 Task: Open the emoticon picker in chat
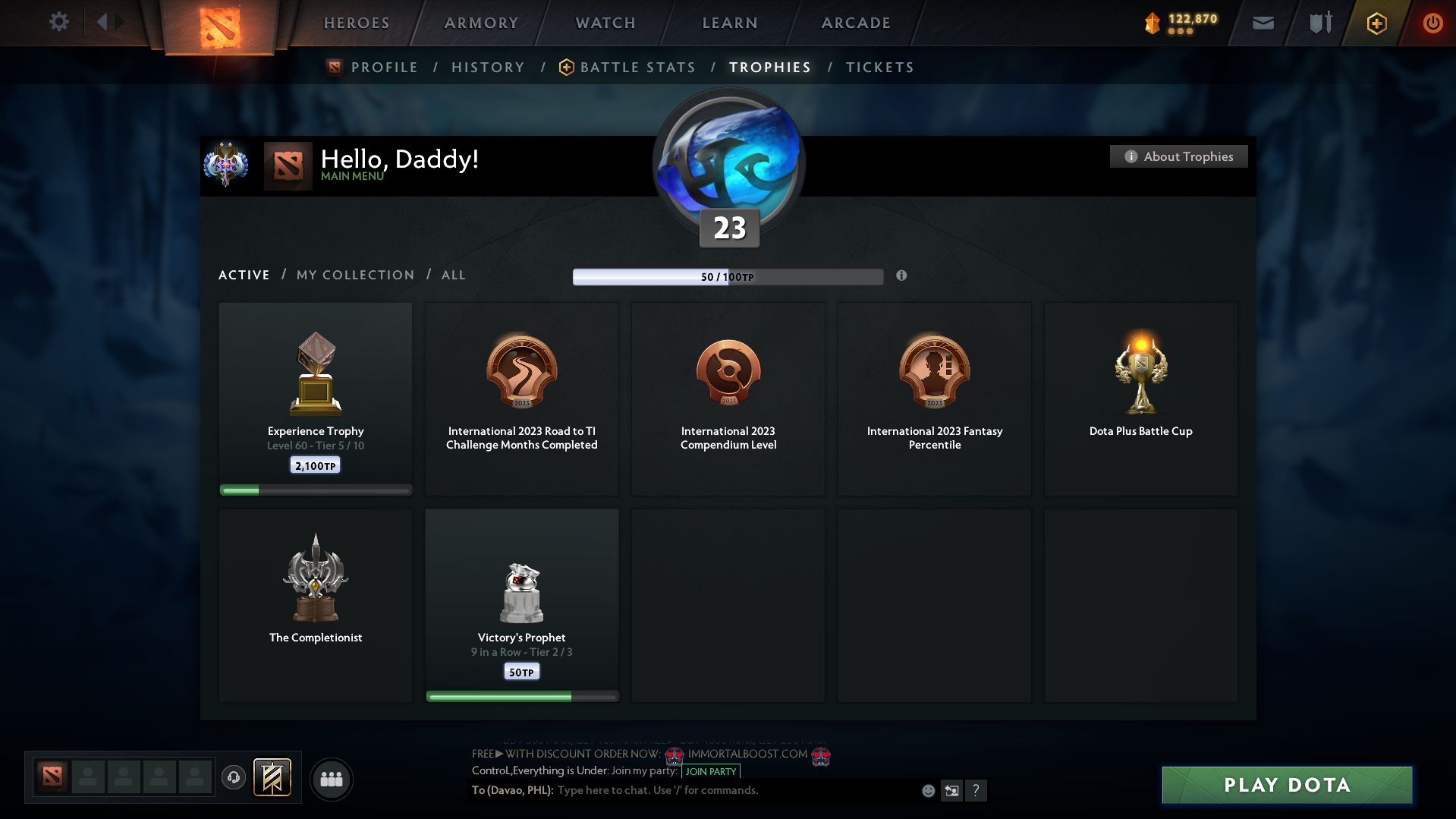(x=928, y=790)
